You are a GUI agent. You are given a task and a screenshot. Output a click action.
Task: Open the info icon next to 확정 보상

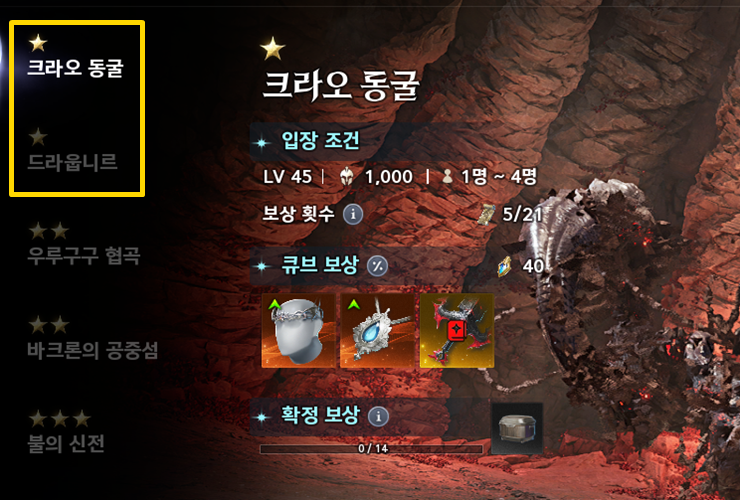(379, 415)
